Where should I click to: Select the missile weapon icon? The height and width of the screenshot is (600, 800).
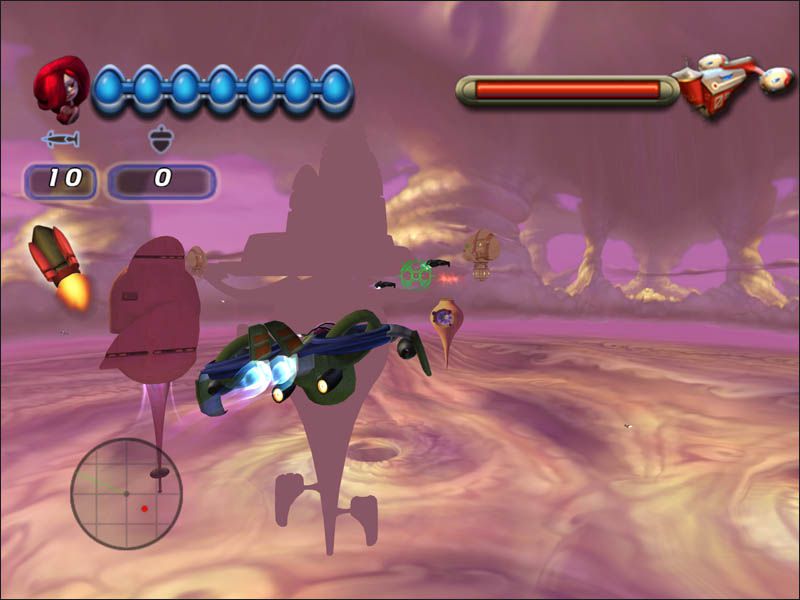[x=60, y=141]
